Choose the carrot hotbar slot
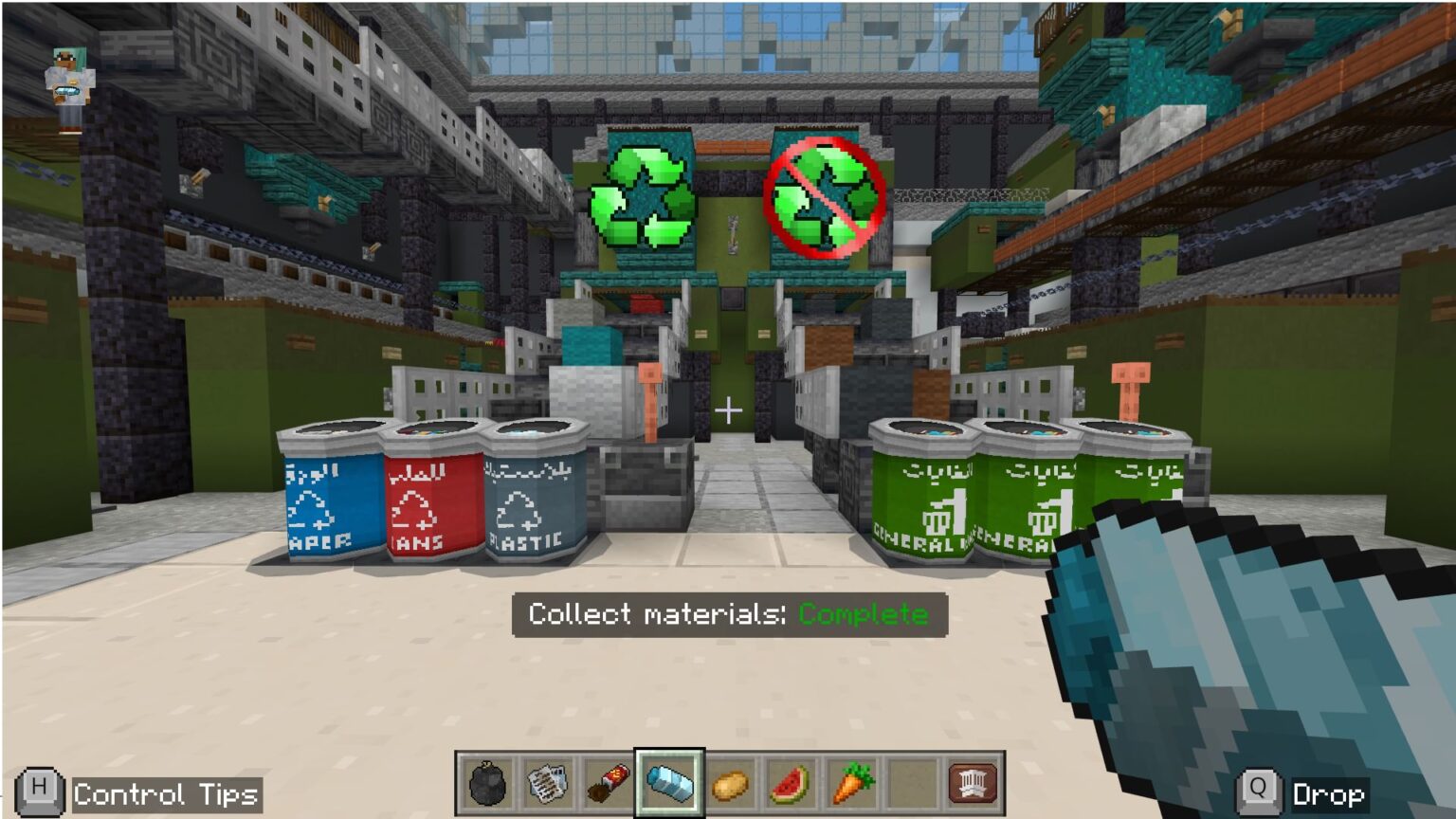The width and height of the screenshot is (1456, 819). (851, 784)
